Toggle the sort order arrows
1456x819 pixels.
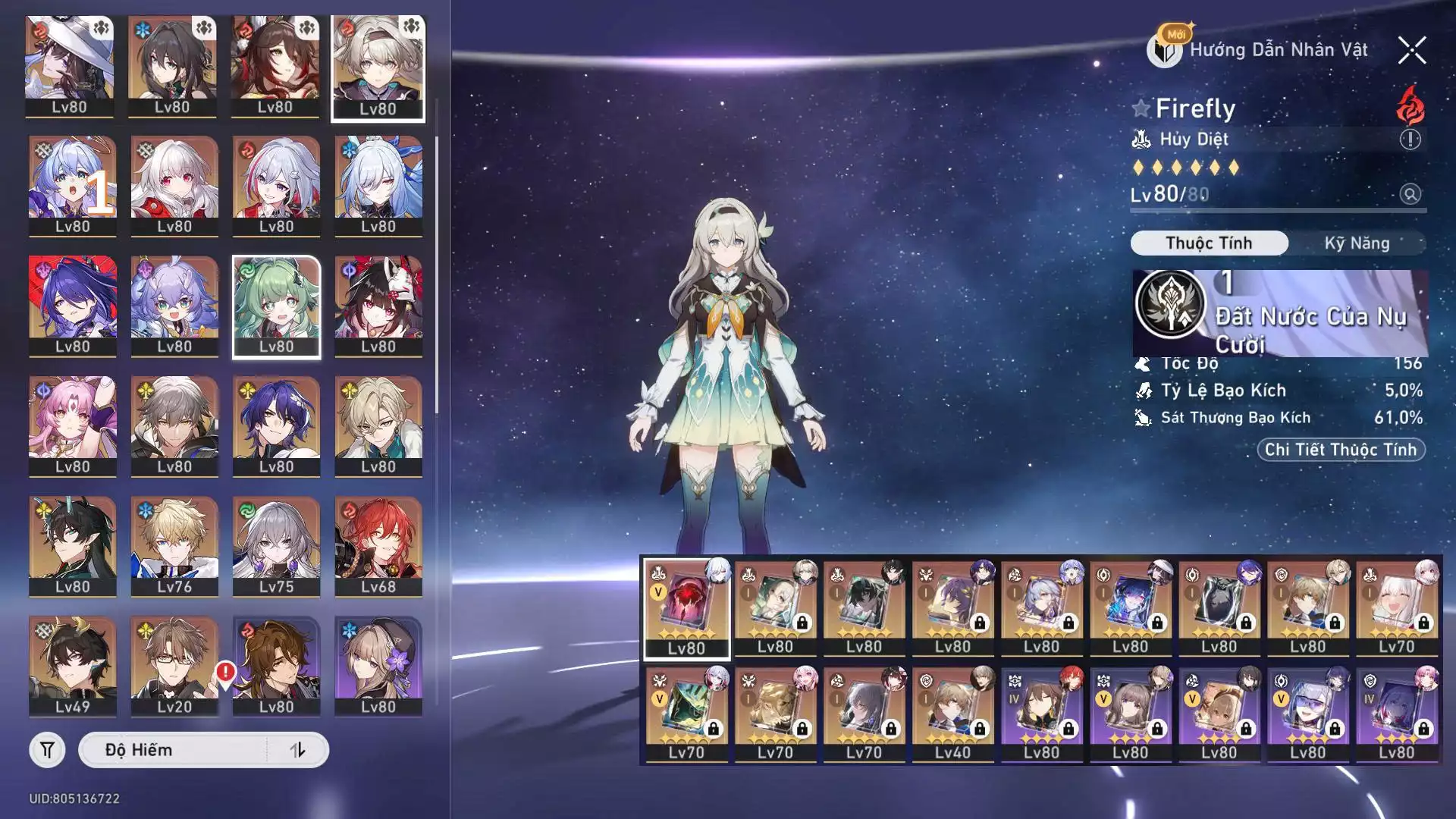[297, 750]
